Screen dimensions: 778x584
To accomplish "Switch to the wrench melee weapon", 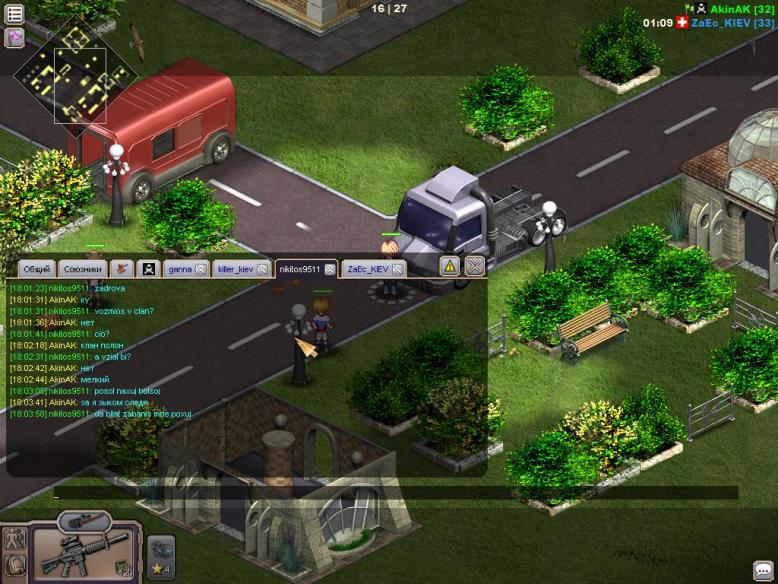I will click(84, 521).
